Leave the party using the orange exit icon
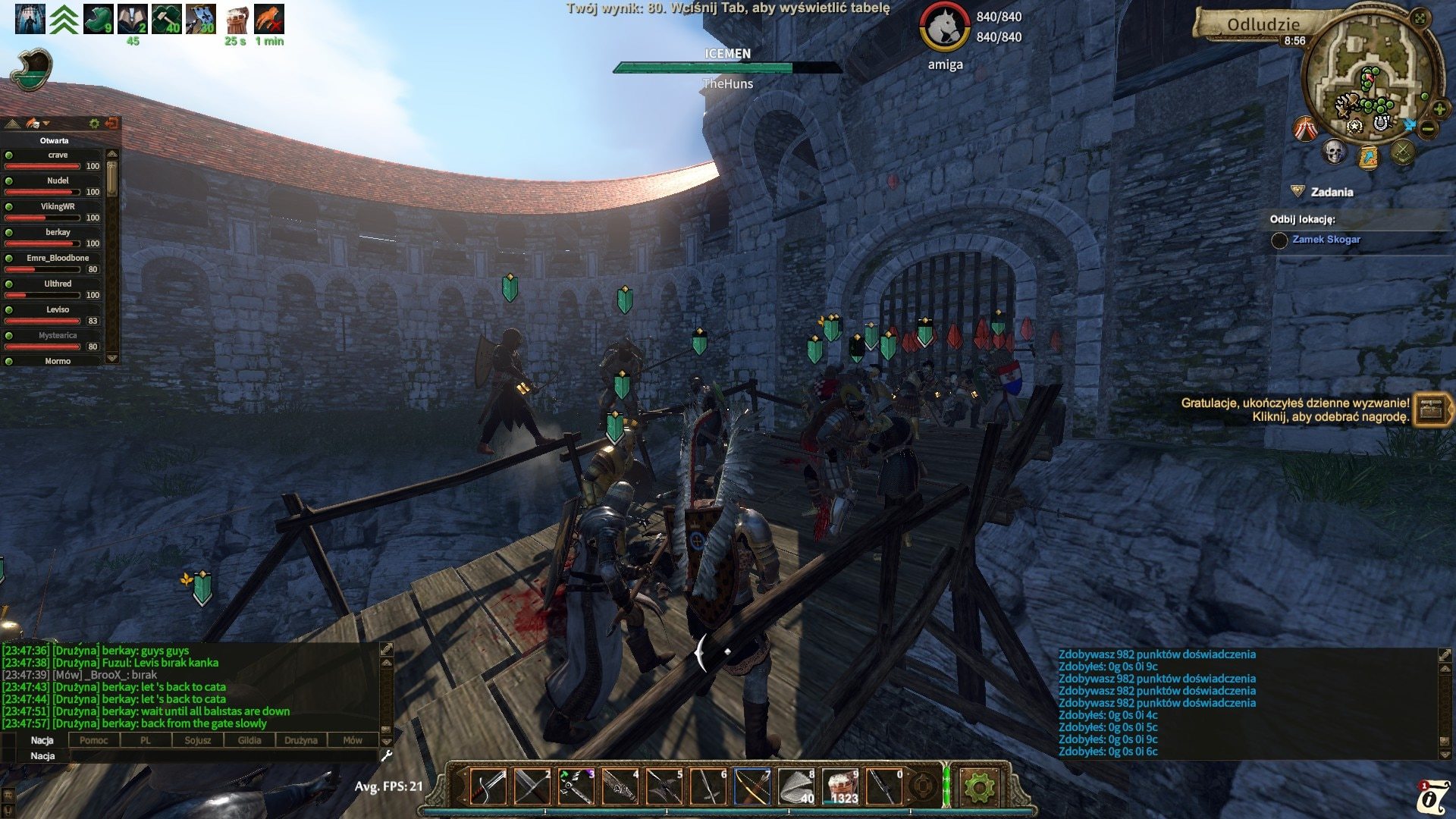 (x=111, y=123)
